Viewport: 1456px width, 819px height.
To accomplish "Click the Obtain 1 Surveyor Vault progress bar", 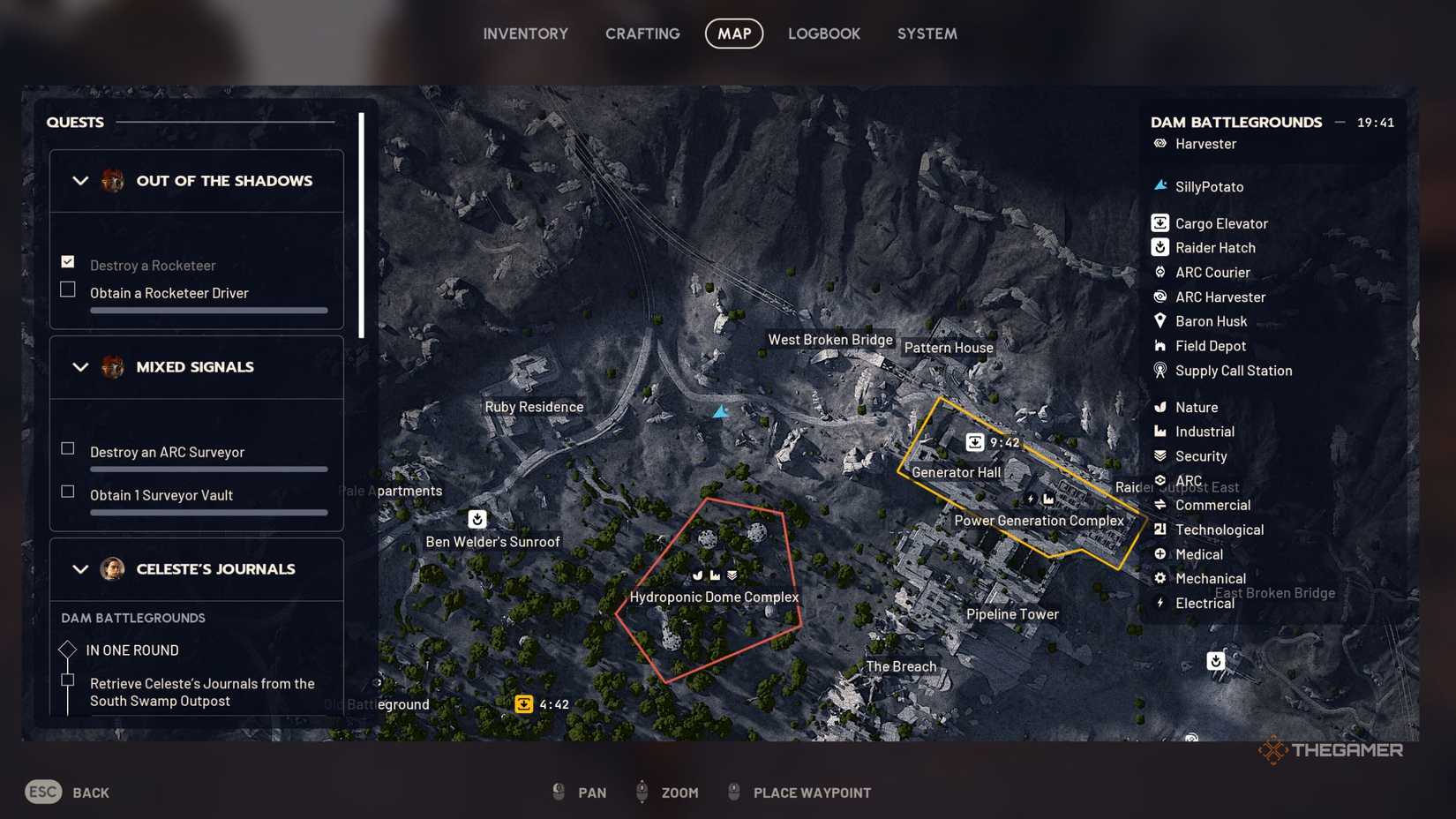I will coord(208,512).
